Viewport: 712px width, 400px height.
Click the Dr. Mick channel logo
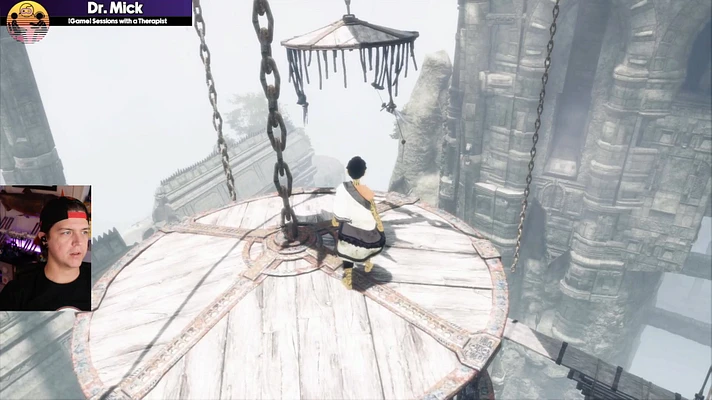click(x=27, y=20)
